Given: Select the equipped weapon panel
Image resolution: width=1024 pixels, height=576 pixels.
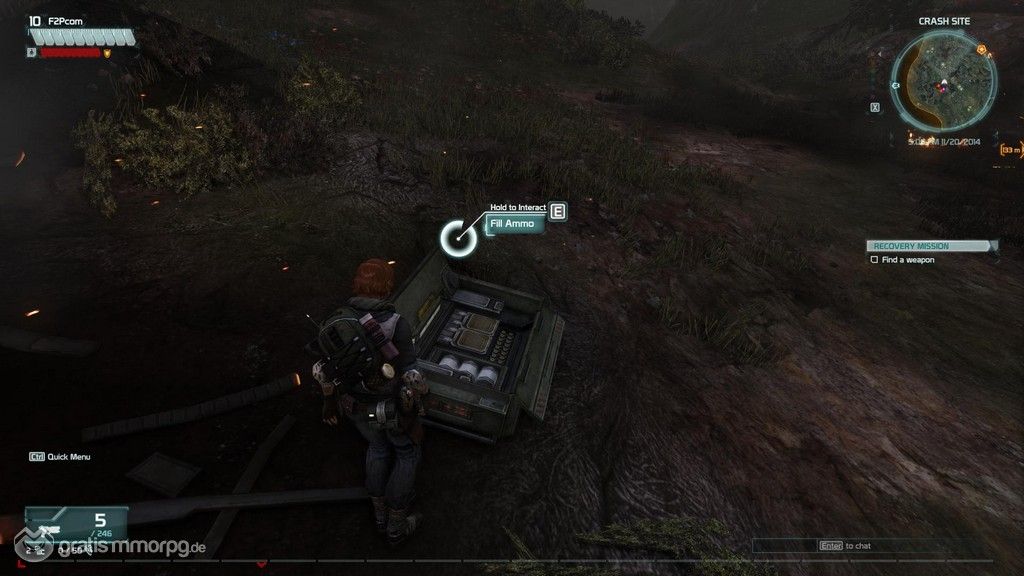Looking at the screenshot, I should 76,525.
